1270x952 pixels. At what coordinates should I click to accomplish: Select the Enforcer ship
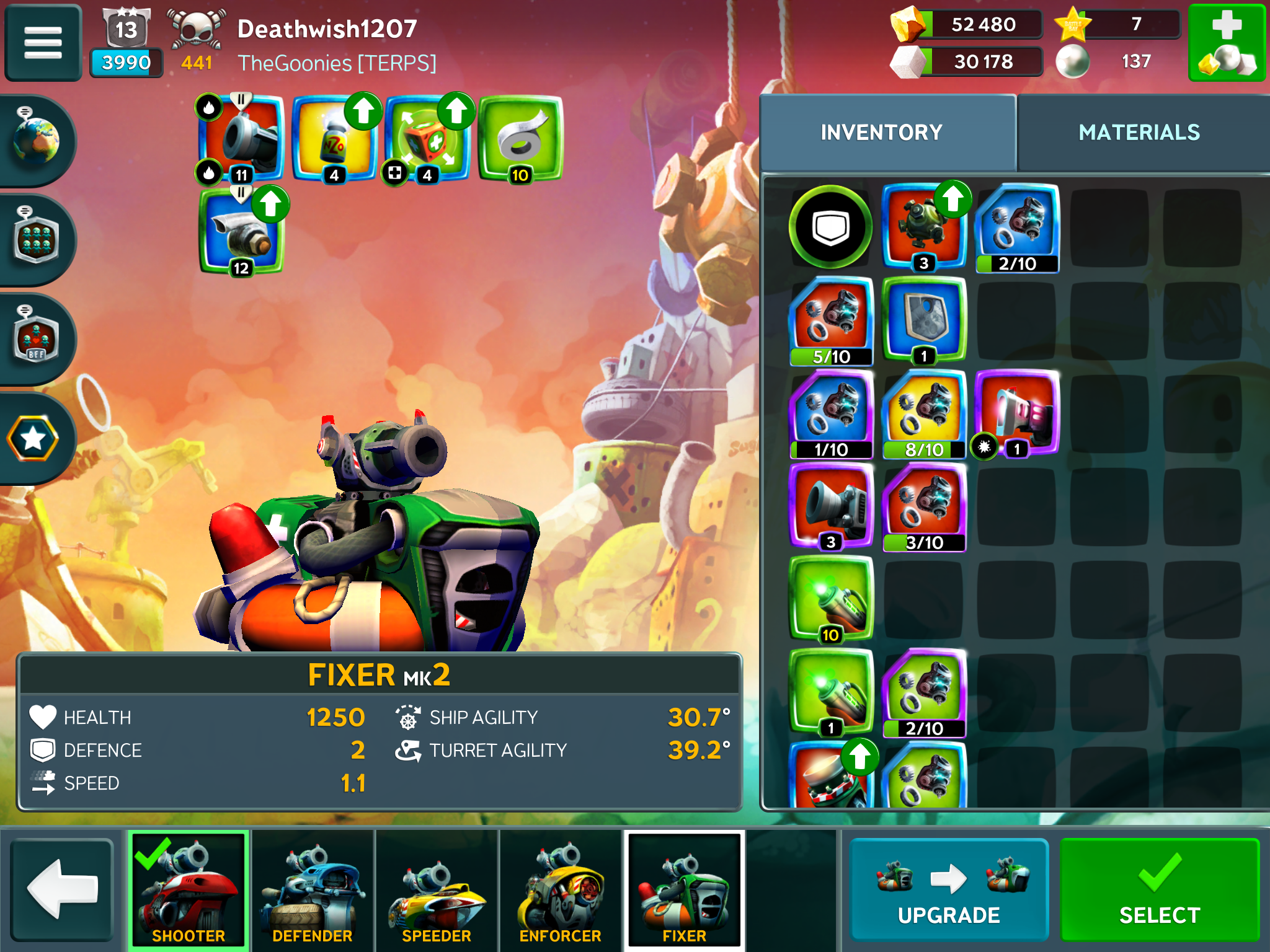560,890
